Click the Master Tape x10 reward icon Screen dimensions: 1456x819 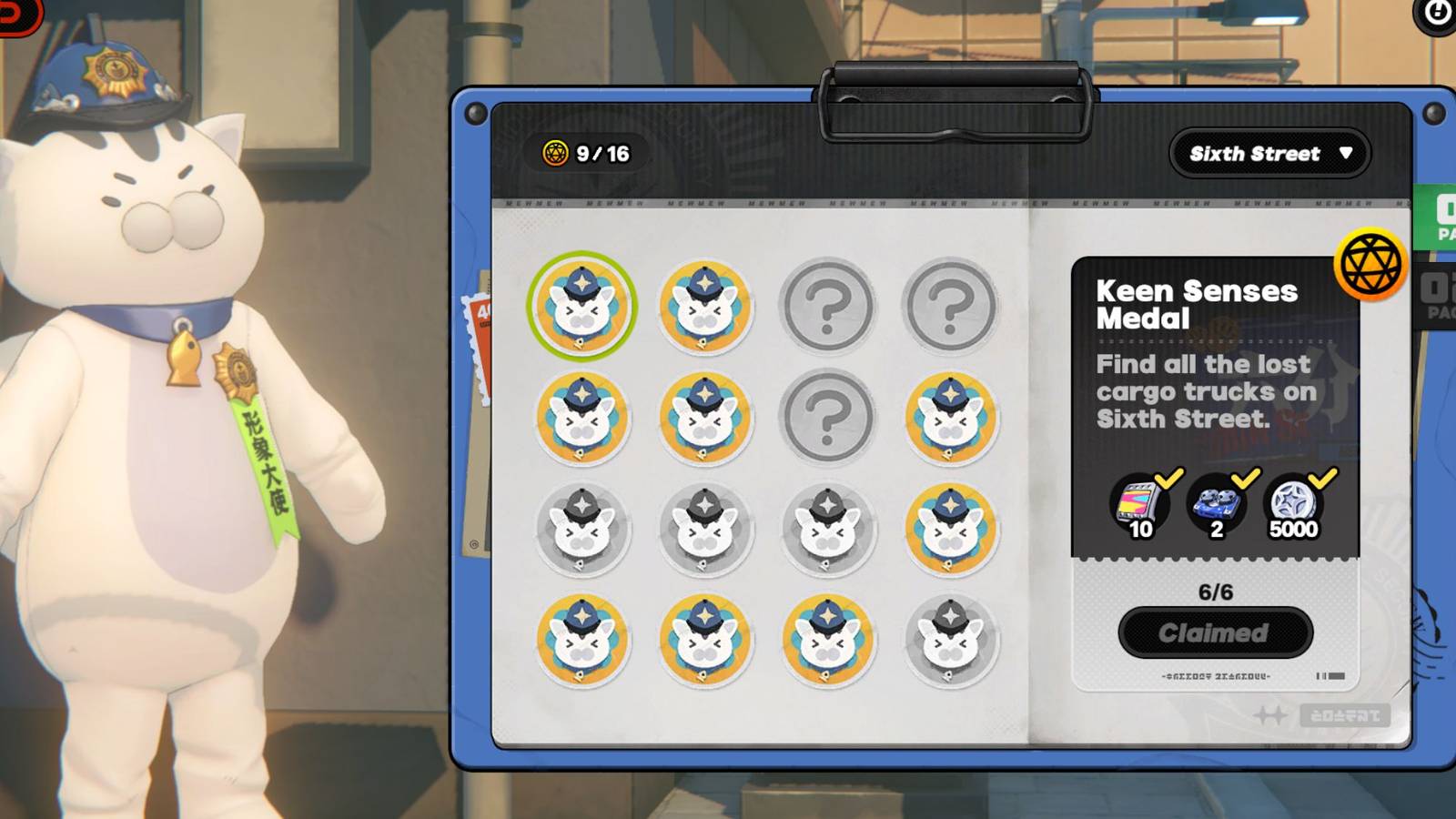(x=1137, y=507)
